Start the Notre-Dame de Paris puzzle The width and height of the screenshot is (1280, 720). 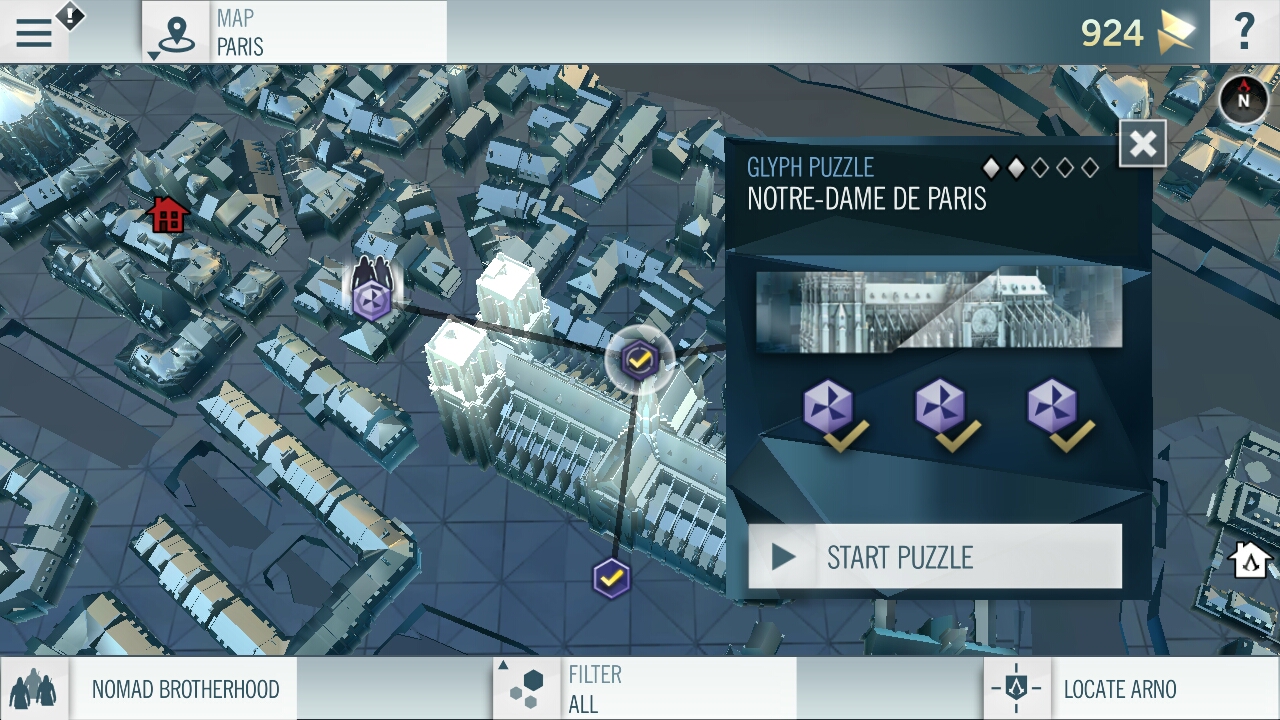[935, 557]
